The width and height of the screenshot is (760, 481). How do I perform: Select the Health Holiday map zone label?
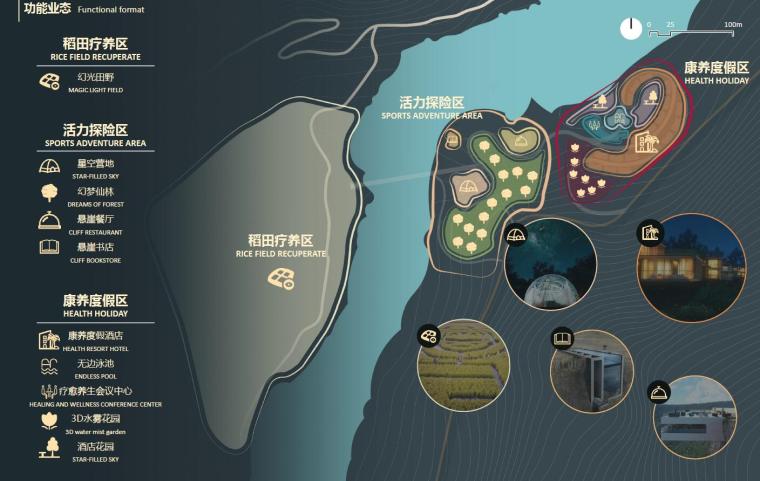[716, 73]
